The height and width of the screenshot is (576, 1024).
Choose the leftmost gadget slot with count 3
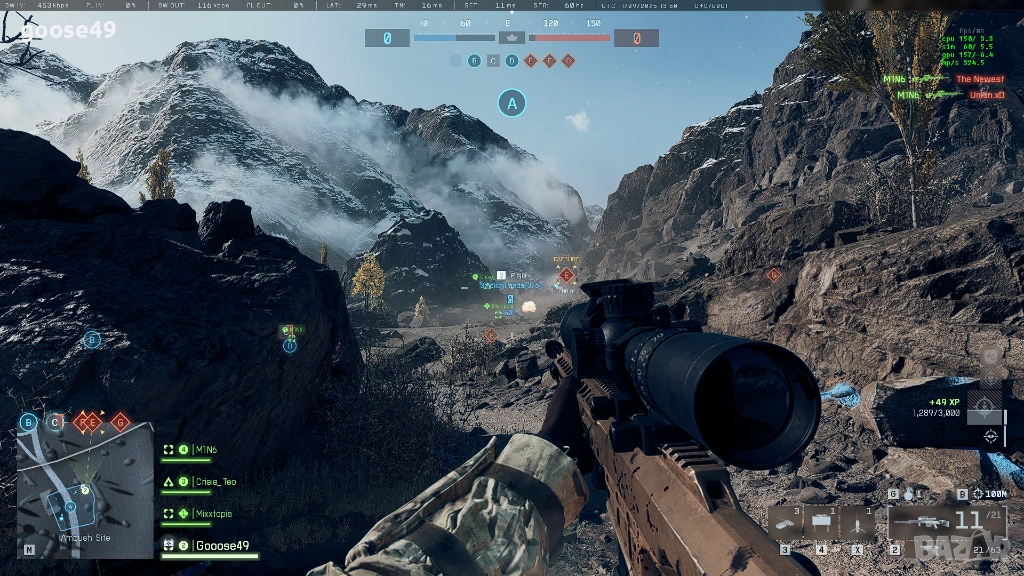[x=785, y=522]
